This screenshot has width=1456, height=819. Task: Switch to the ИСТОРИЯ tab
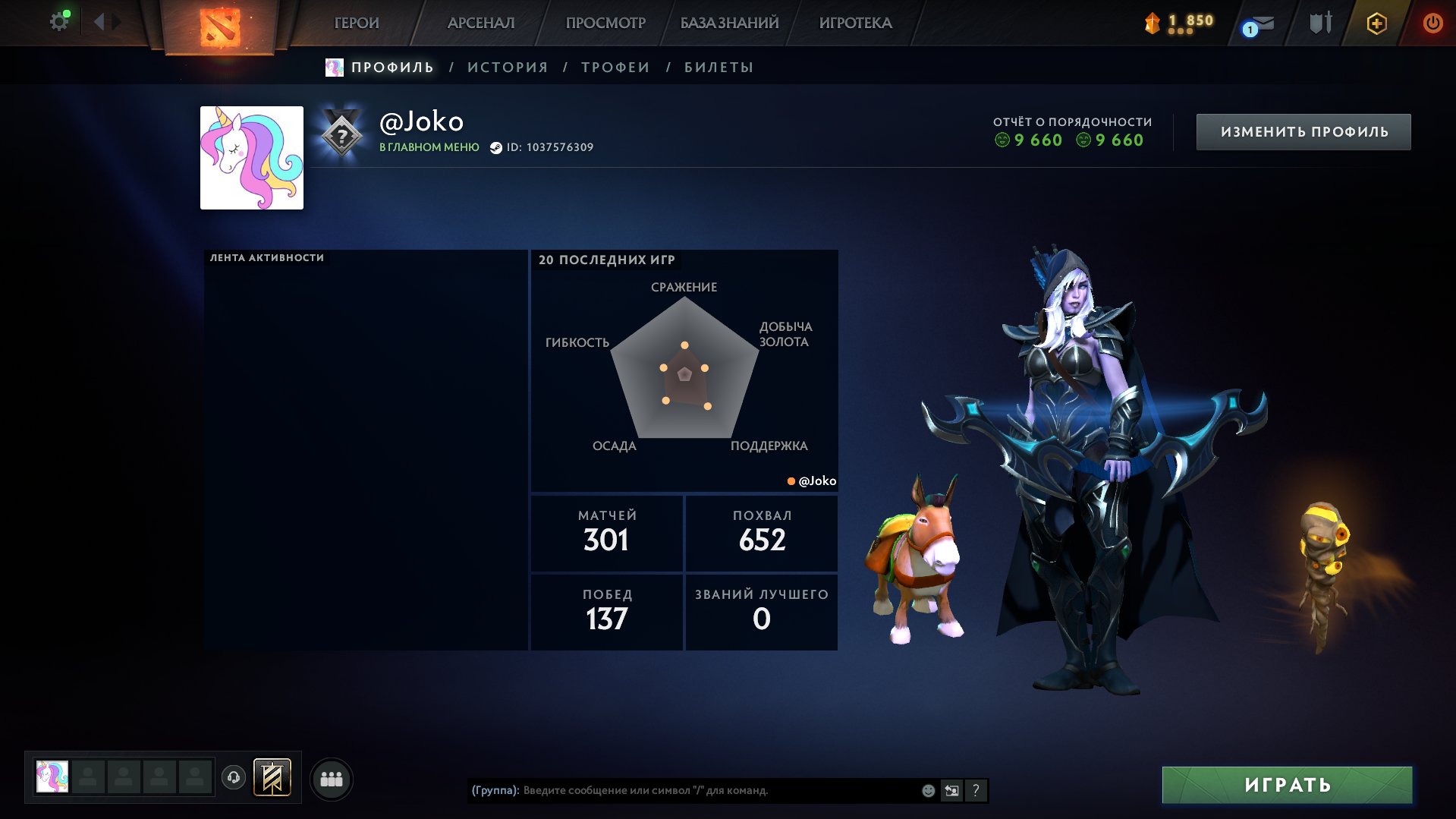[x=507, y=67]
